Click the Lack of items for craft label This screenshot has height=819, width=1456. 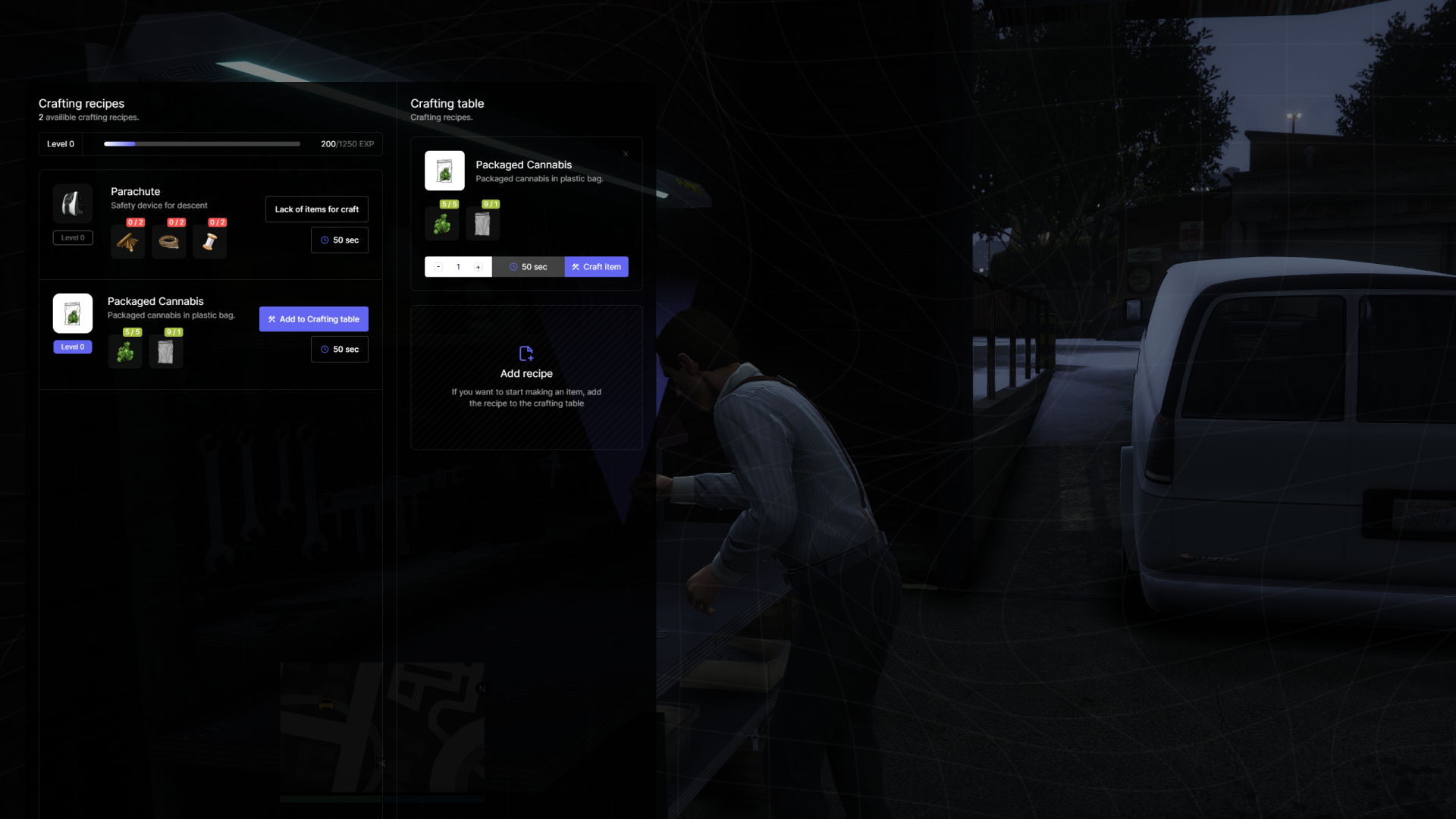(316, 209)
